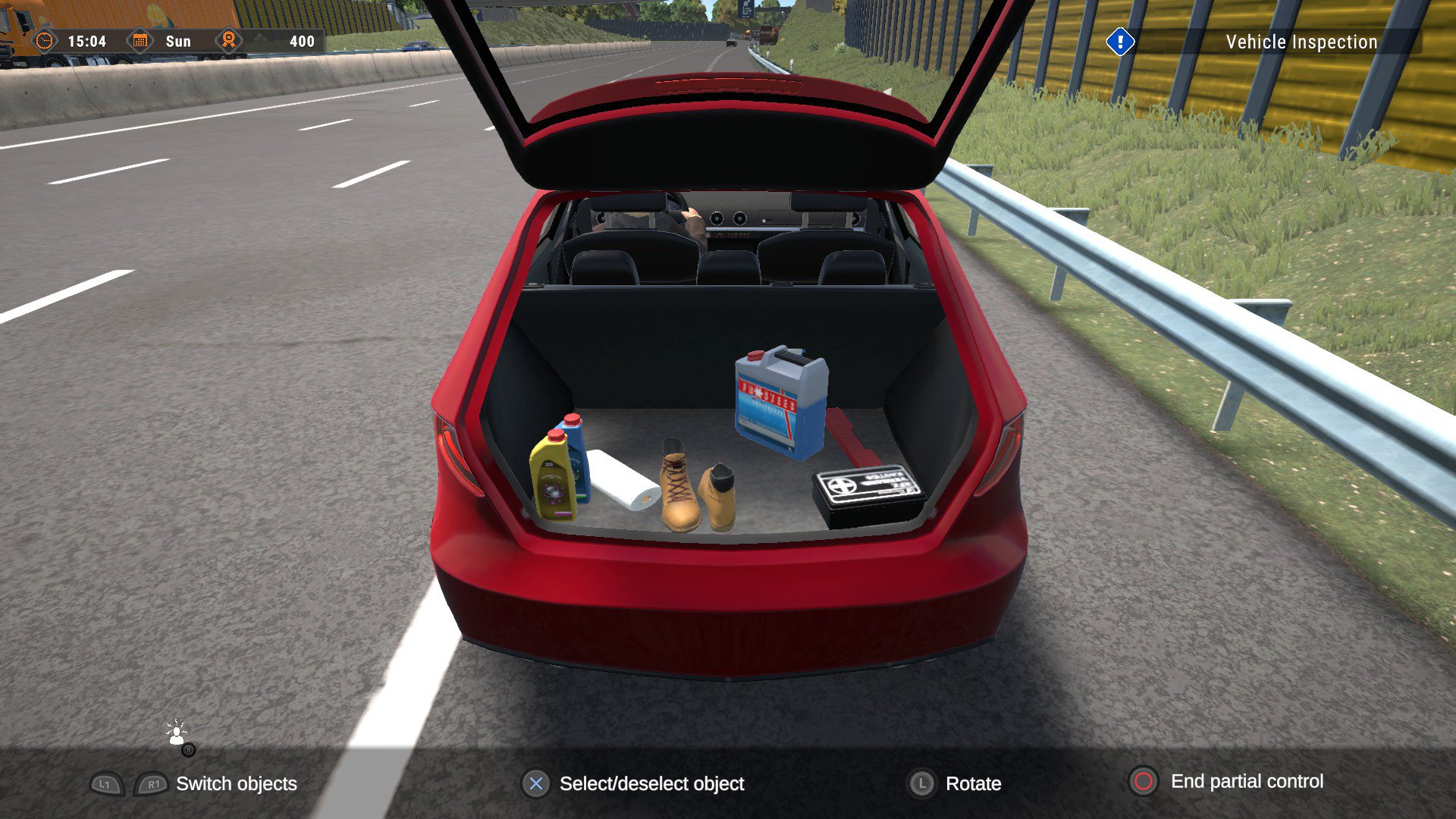Click the Vehicle Inspection banner
The image size is (1456, 819).
point(1301,42)
